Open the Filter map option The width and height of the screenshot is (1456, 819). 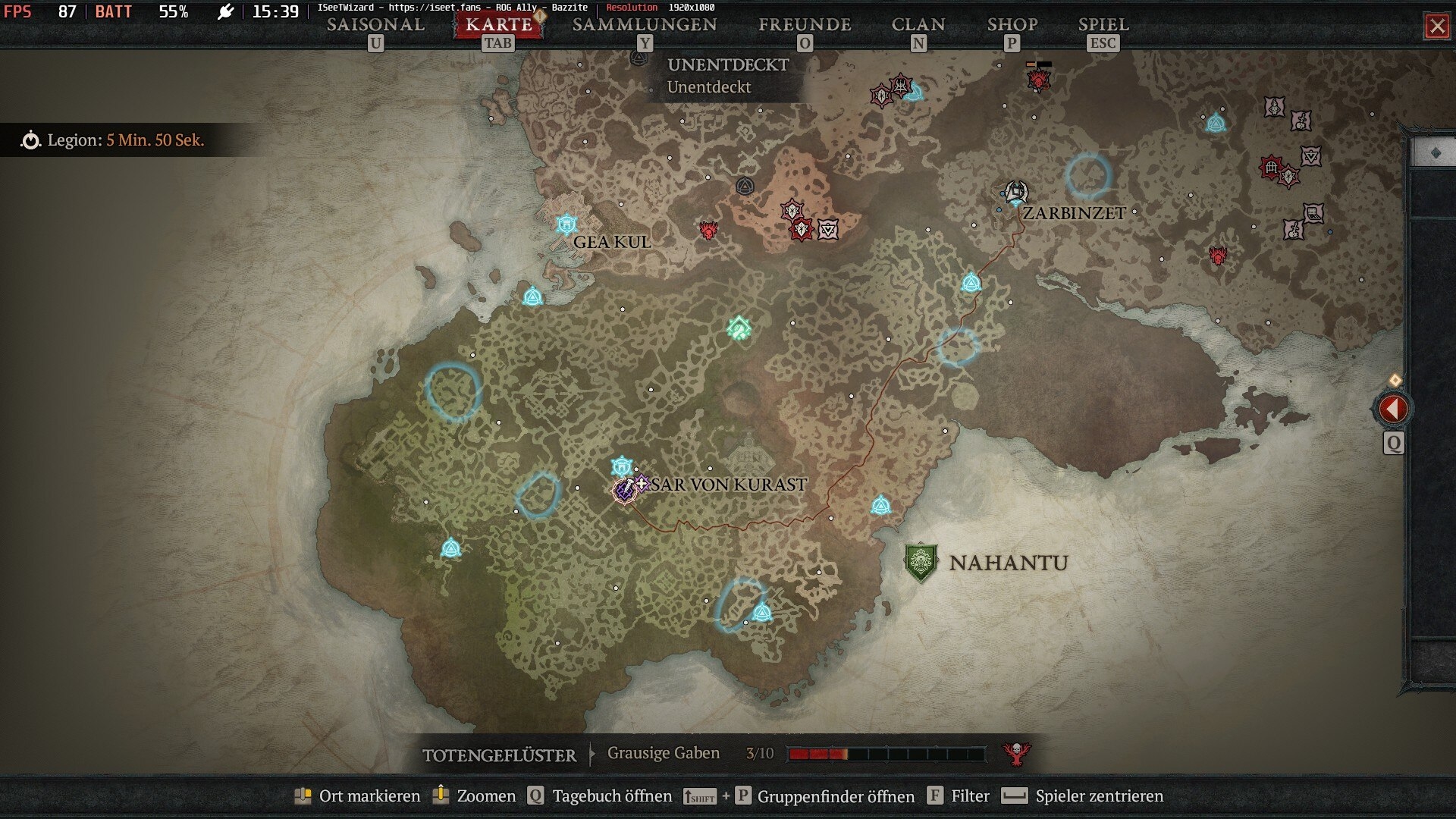(959, 795)
